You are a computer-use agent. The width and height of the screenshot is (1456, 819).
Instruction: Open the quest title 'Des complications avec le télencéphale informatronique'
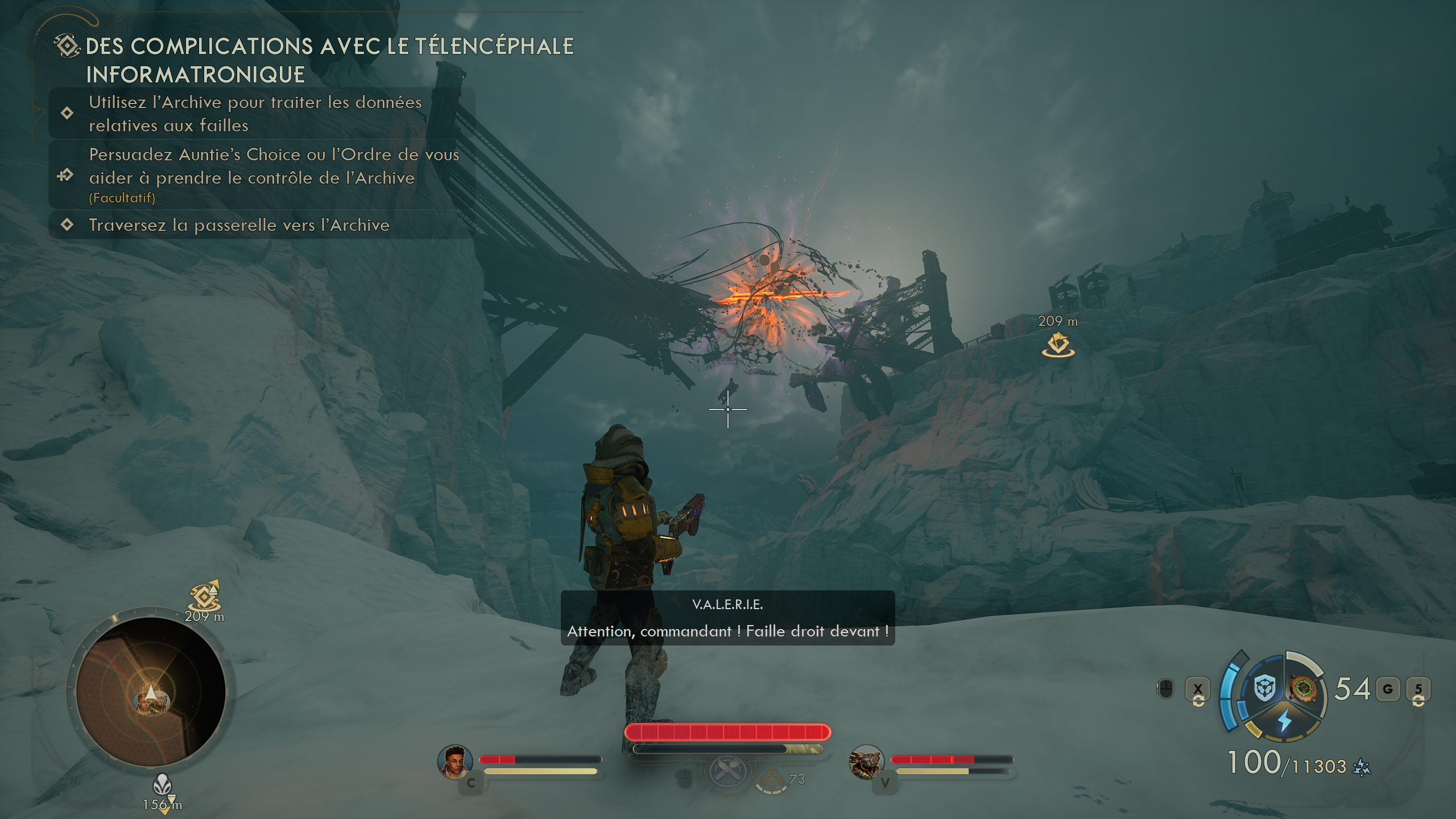[x=329, y=60]
